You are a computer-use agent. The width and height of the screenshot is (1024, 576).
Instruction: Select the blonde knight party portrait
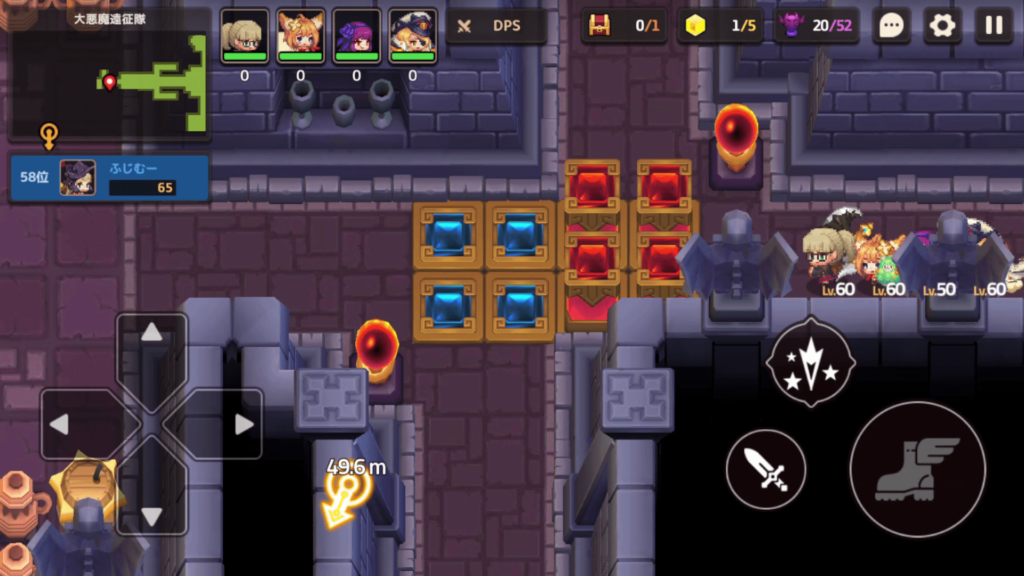[x=244, y=37]
